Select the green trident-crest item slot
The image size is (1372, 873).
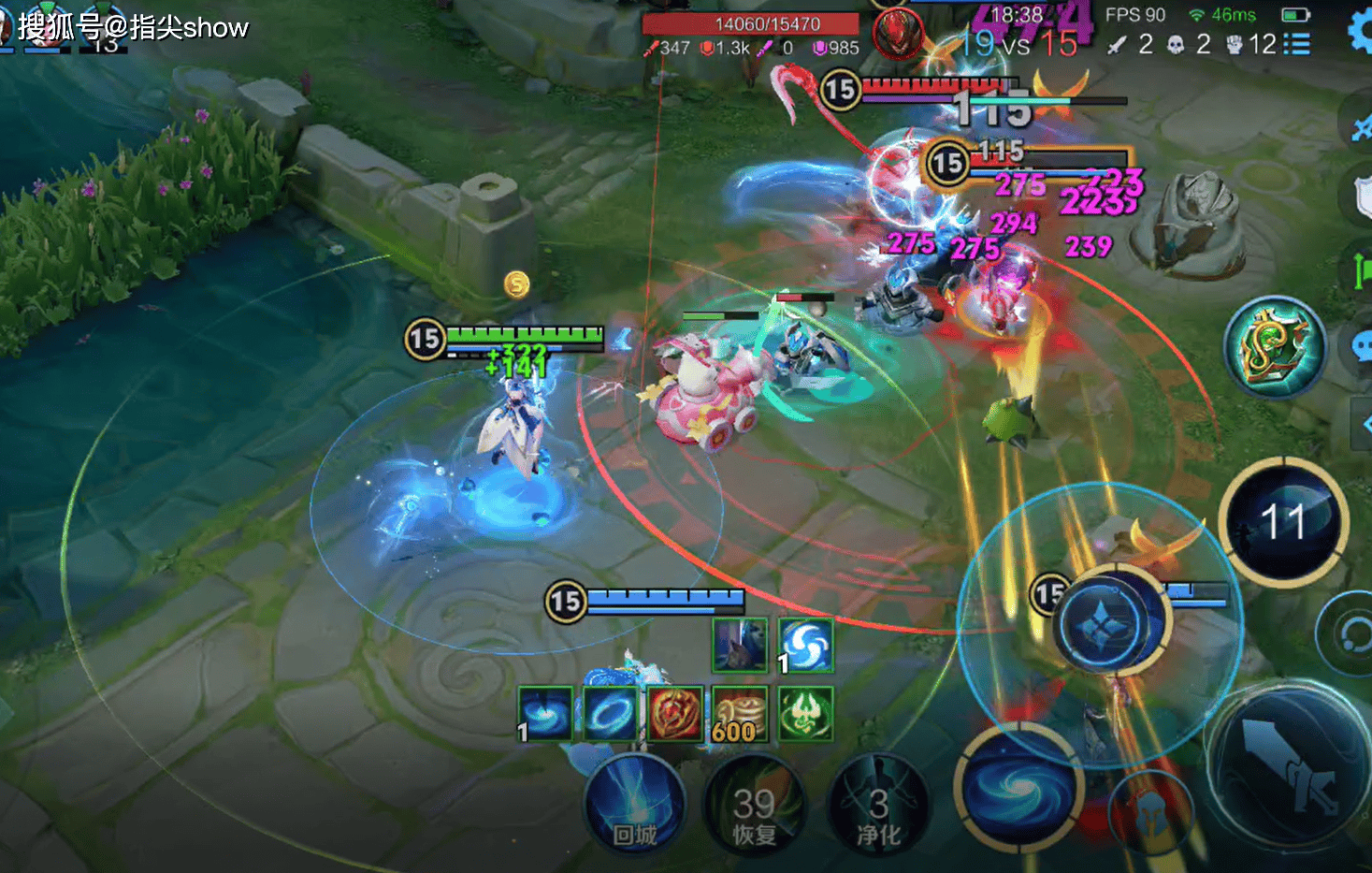804,714
